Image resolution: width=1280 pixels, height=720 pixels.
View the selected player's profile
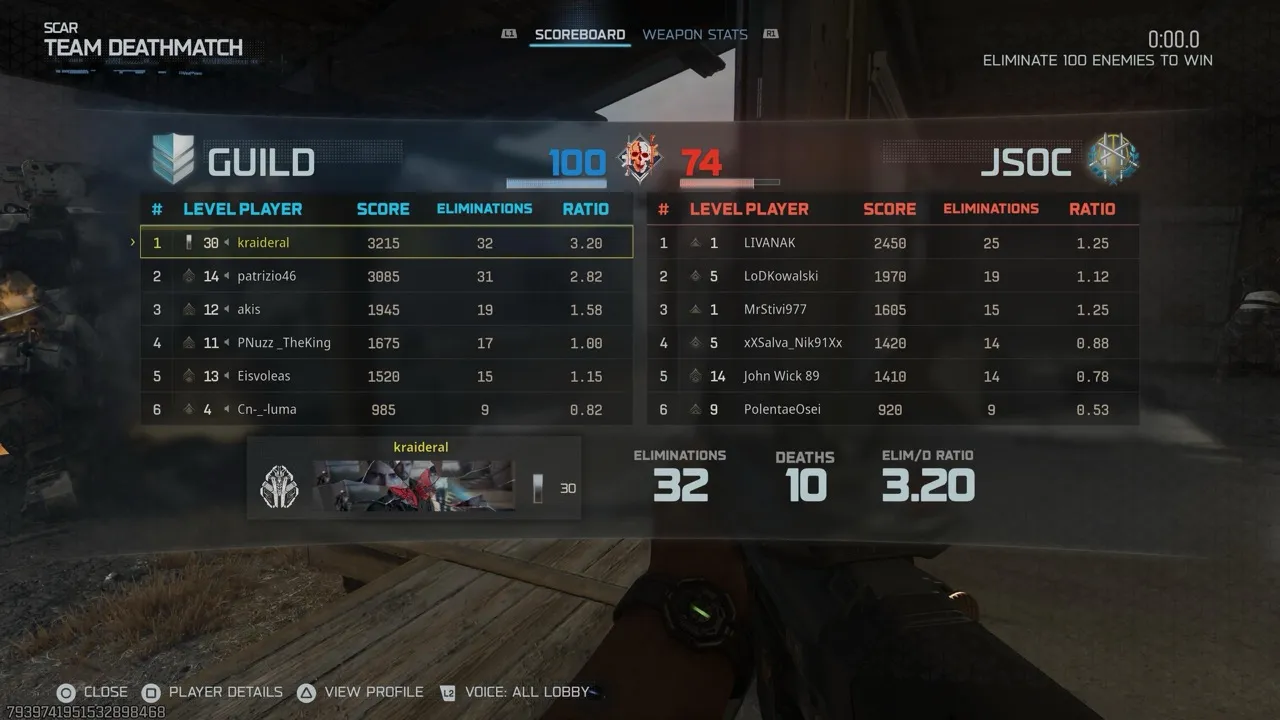[x=361, y=692]
